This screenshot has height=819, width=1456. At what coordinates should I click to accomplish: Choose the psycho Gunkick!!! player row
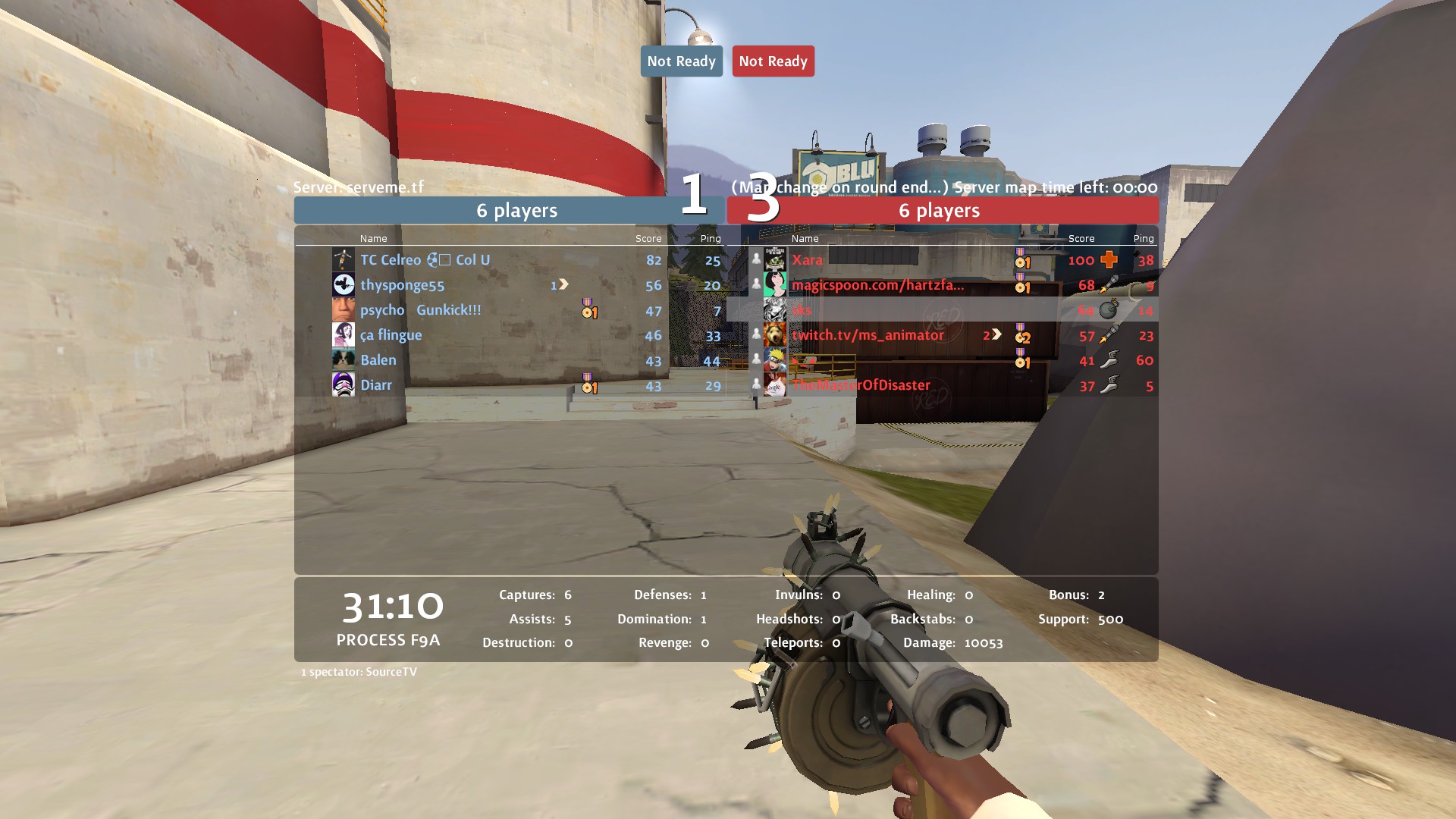tap(420, 310)
